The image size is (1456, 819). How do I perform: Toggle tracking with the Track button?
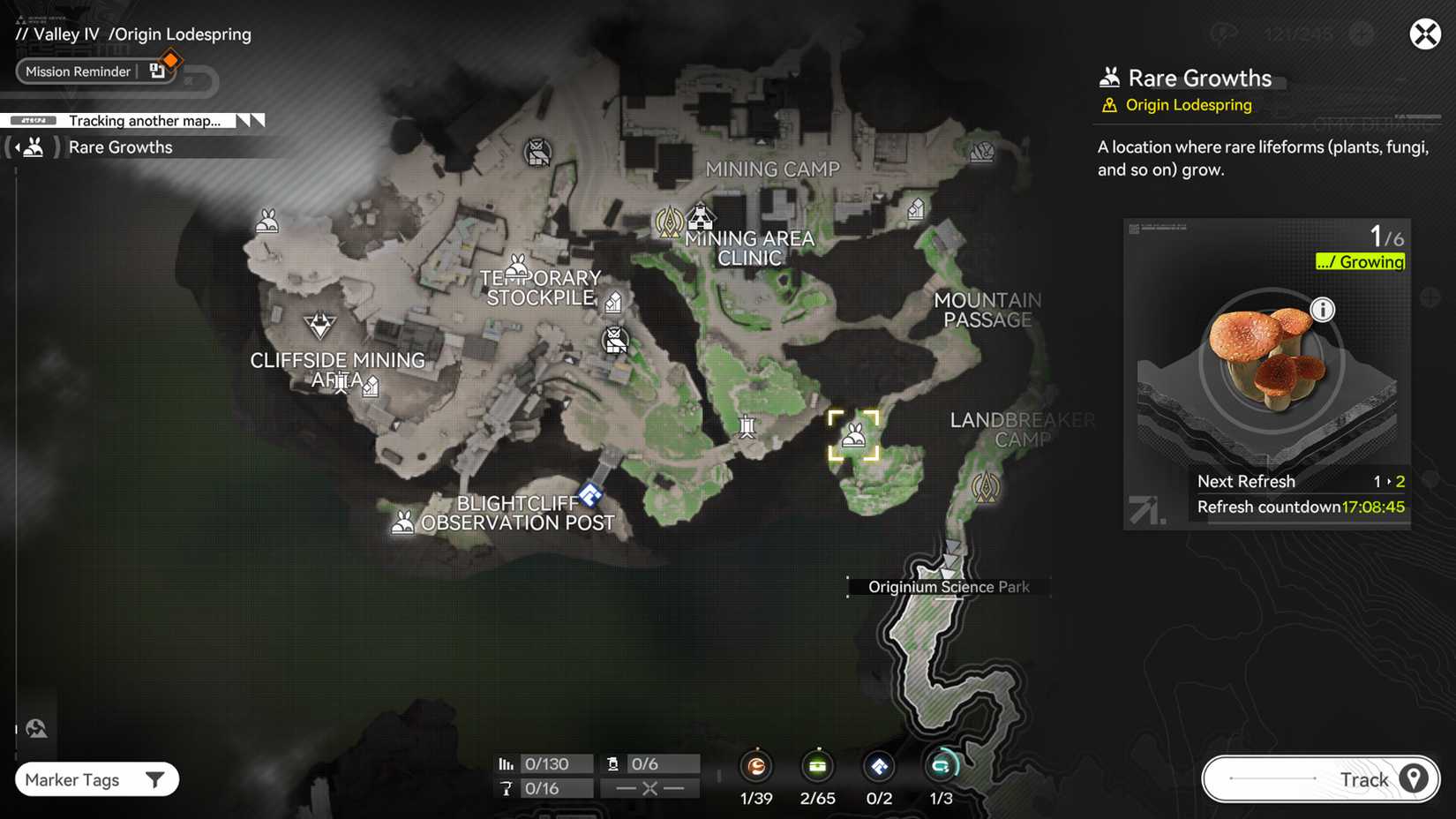[x=1318, y=779]
